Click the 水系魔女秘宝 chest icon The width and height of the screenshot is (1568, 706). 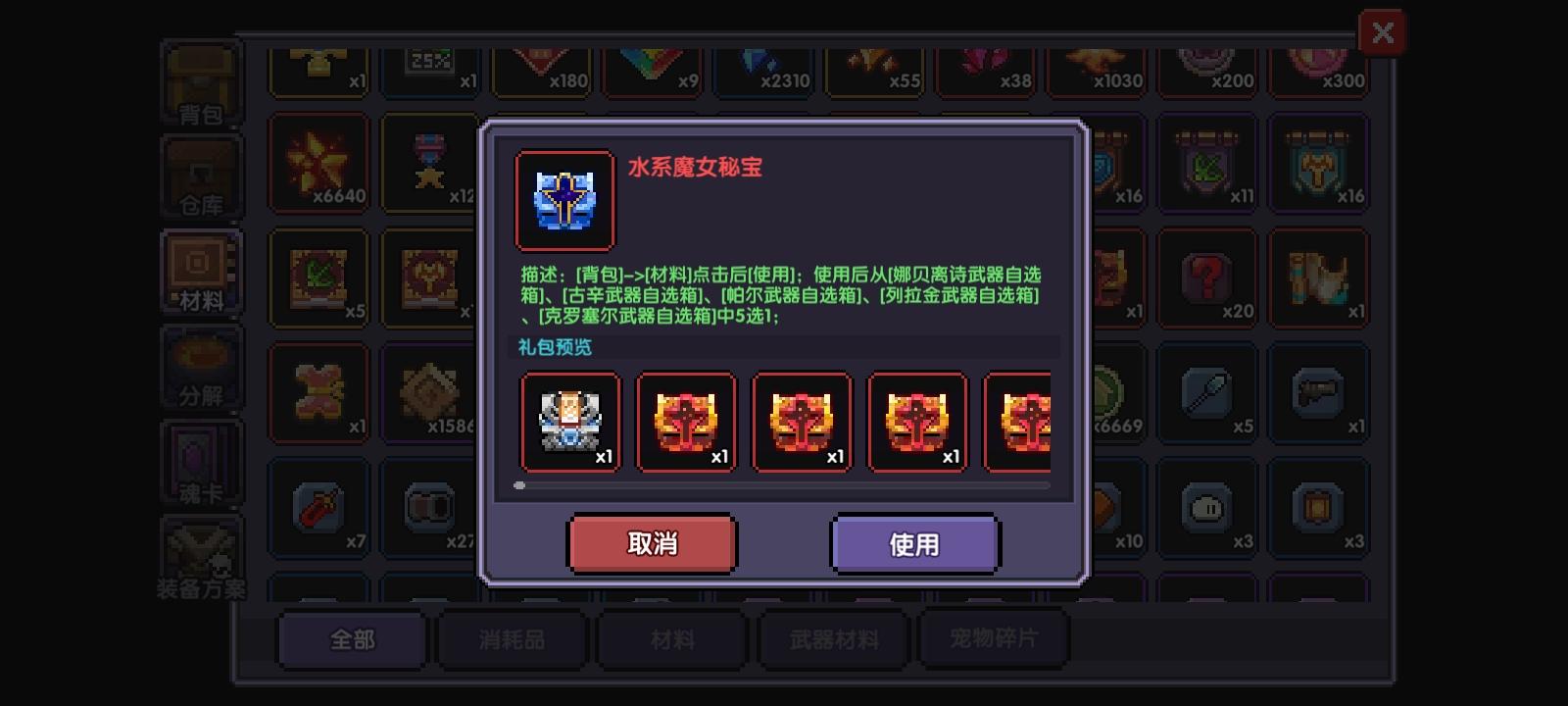564,199
